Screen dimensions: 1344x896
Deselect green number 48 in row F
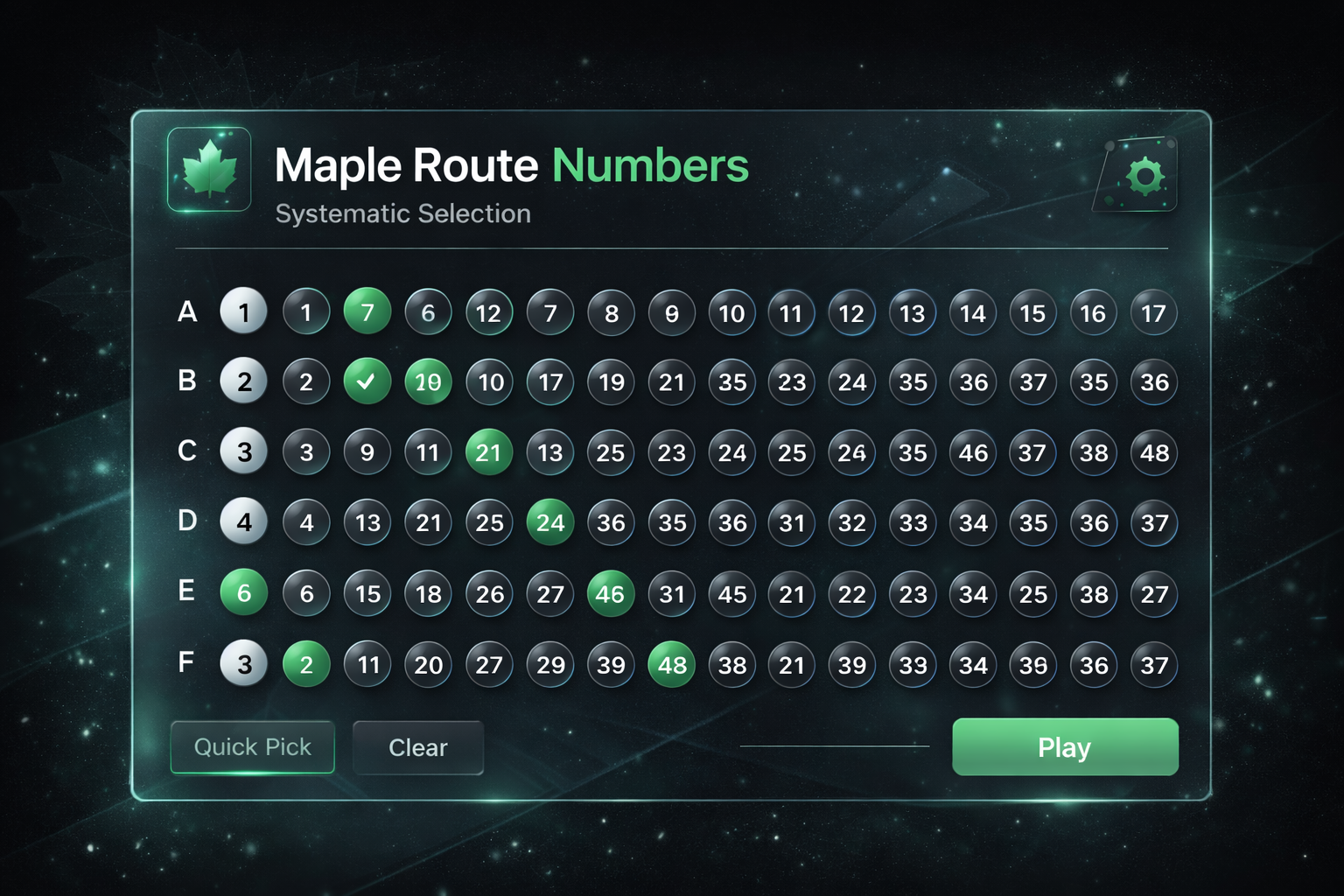point(671,664)
